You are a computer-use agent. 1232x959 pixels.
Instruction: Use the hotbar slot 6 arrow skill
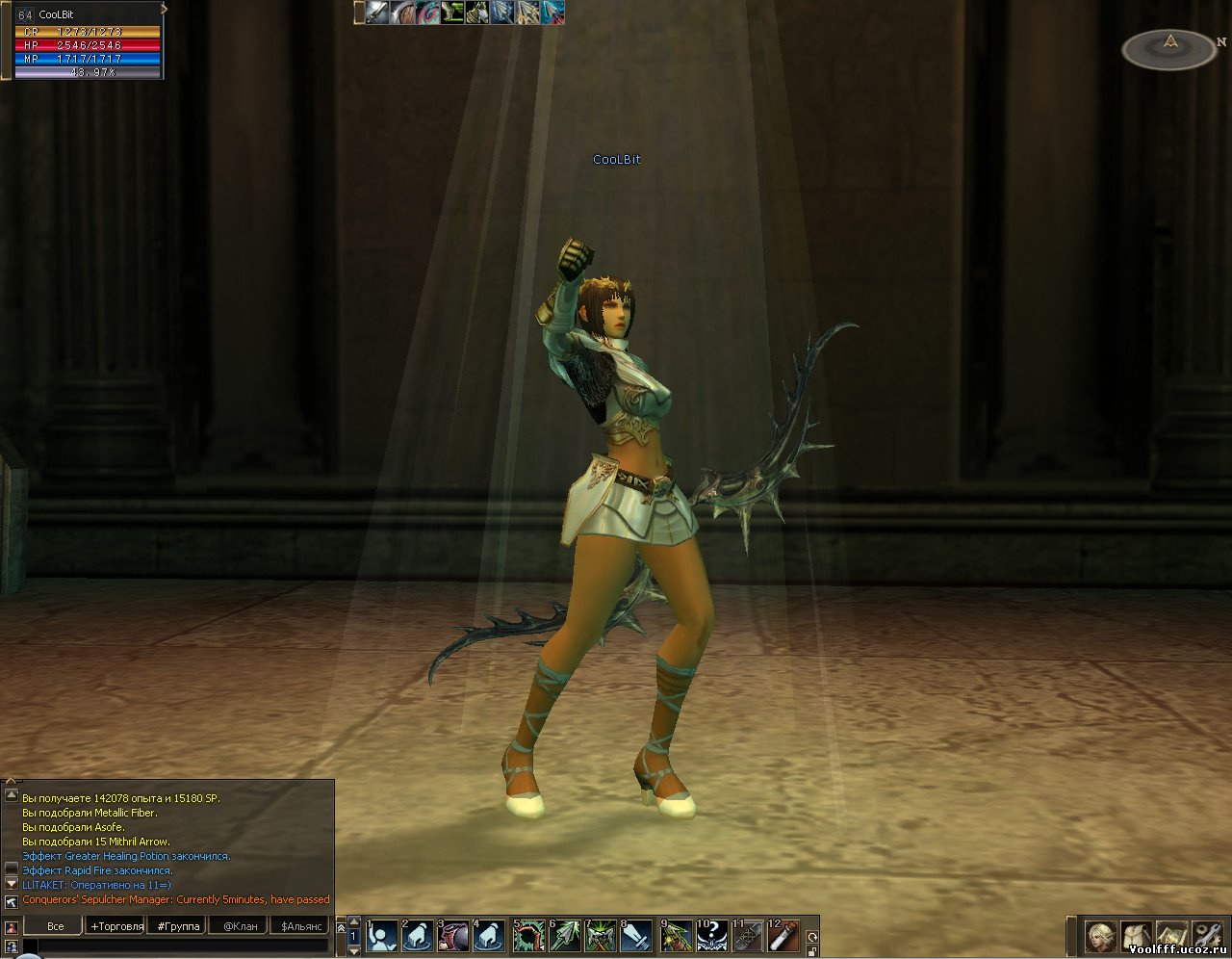point(565,936)
